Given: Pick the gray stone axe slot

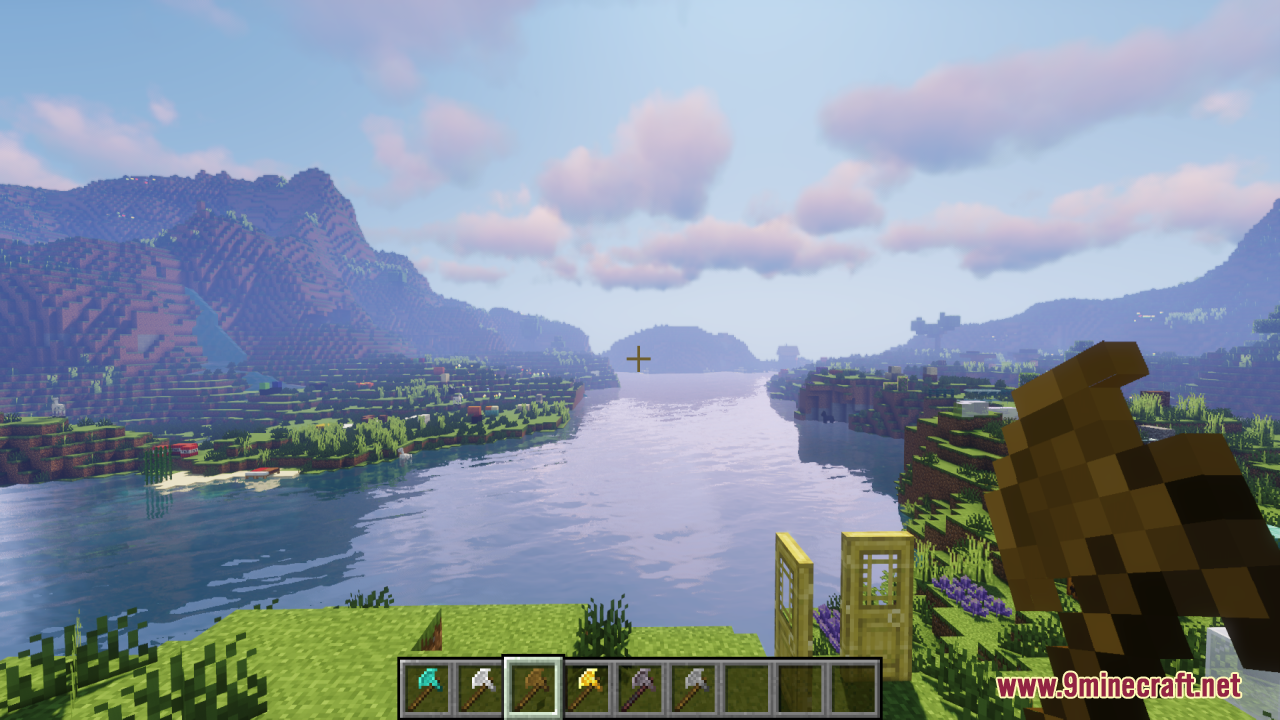Looking at the screenshot, I should (x=694, y=687).
